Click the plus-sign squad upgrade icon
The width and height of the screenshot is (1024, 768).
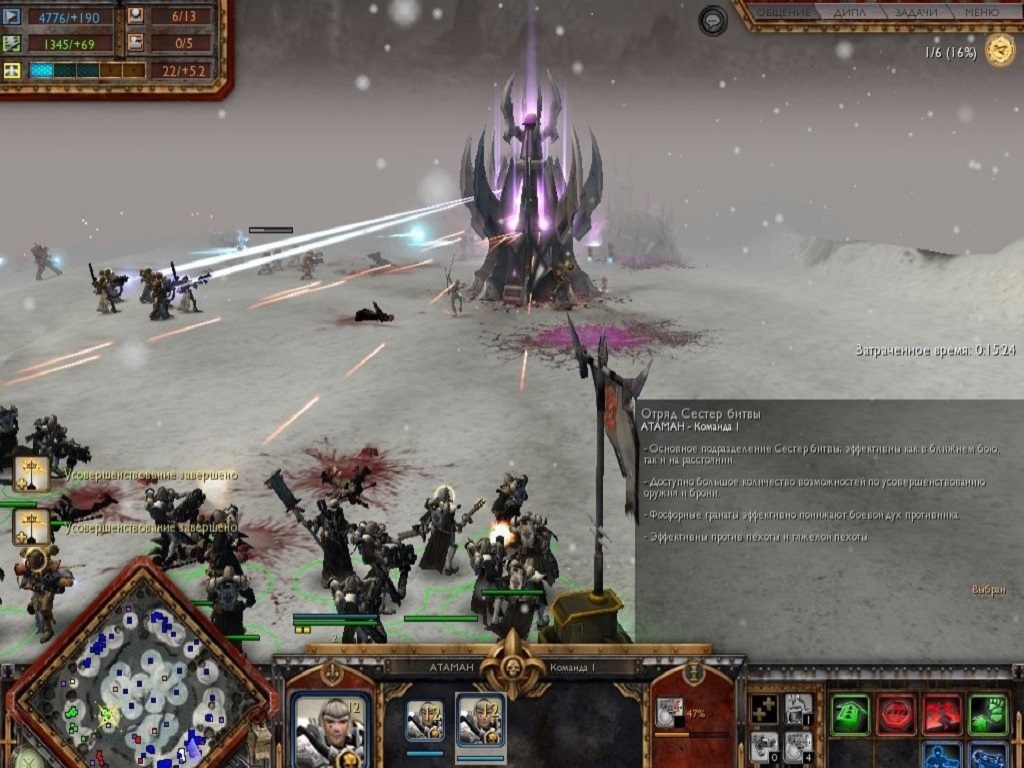pos(764,709)
